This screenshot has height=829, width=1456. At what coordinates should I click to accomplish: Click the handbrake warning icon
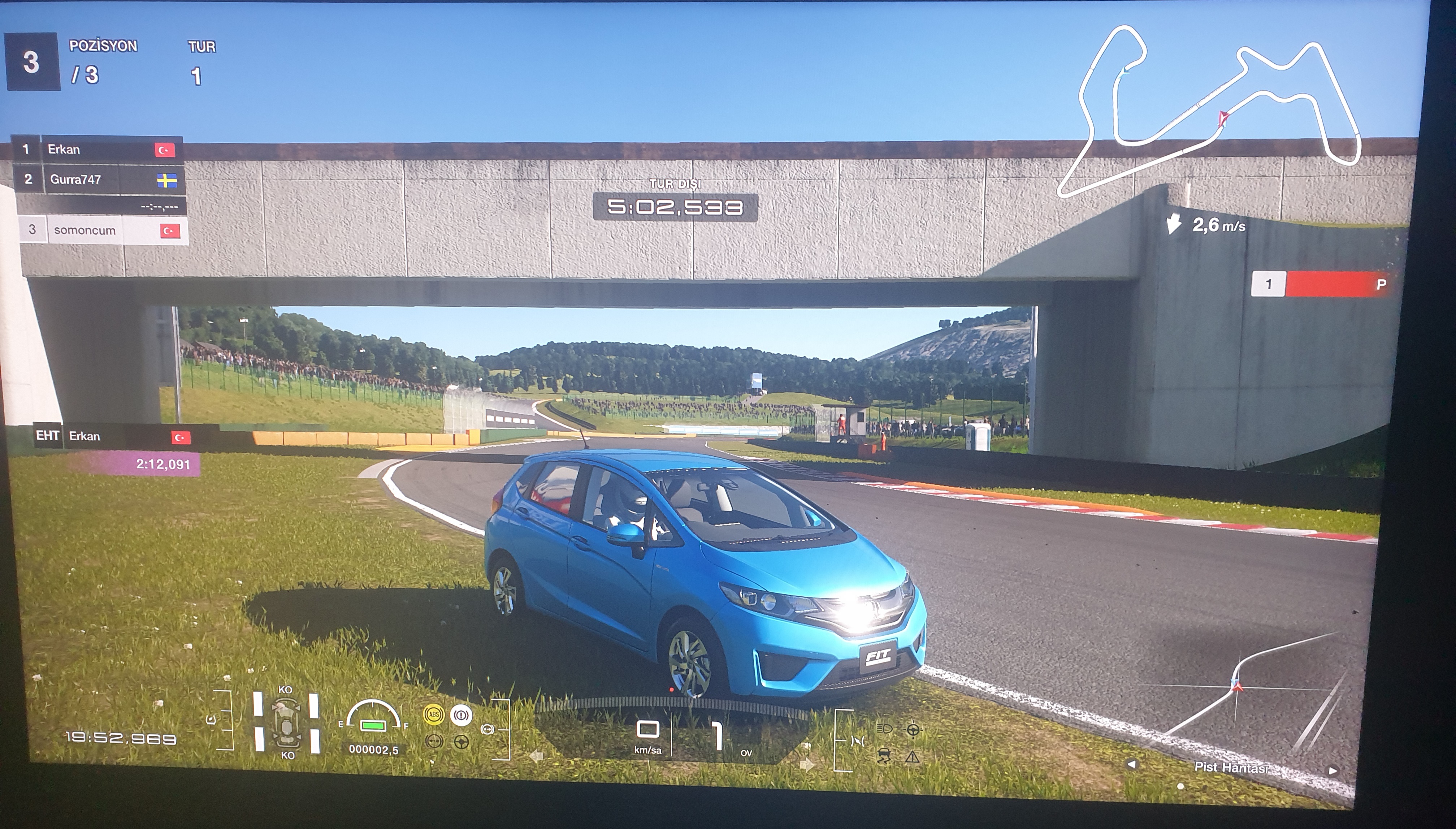click(x=461, y=714)
